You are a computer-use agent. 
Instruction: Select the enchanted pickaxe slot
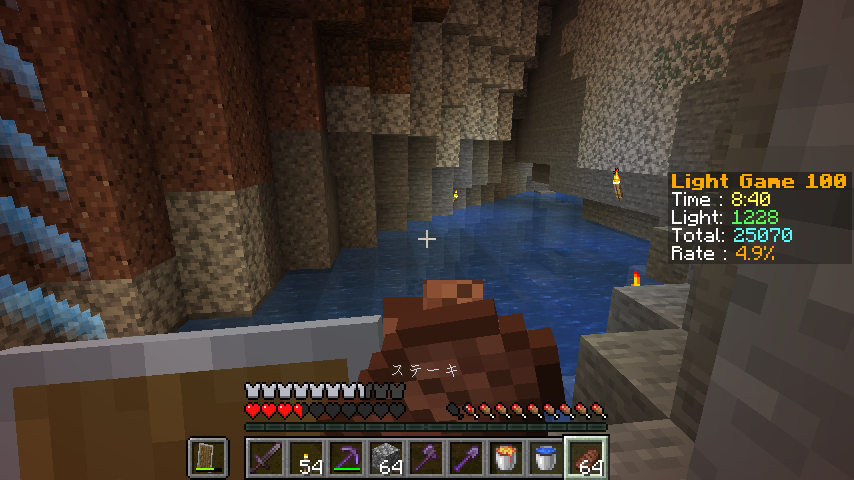pos(345,458)
